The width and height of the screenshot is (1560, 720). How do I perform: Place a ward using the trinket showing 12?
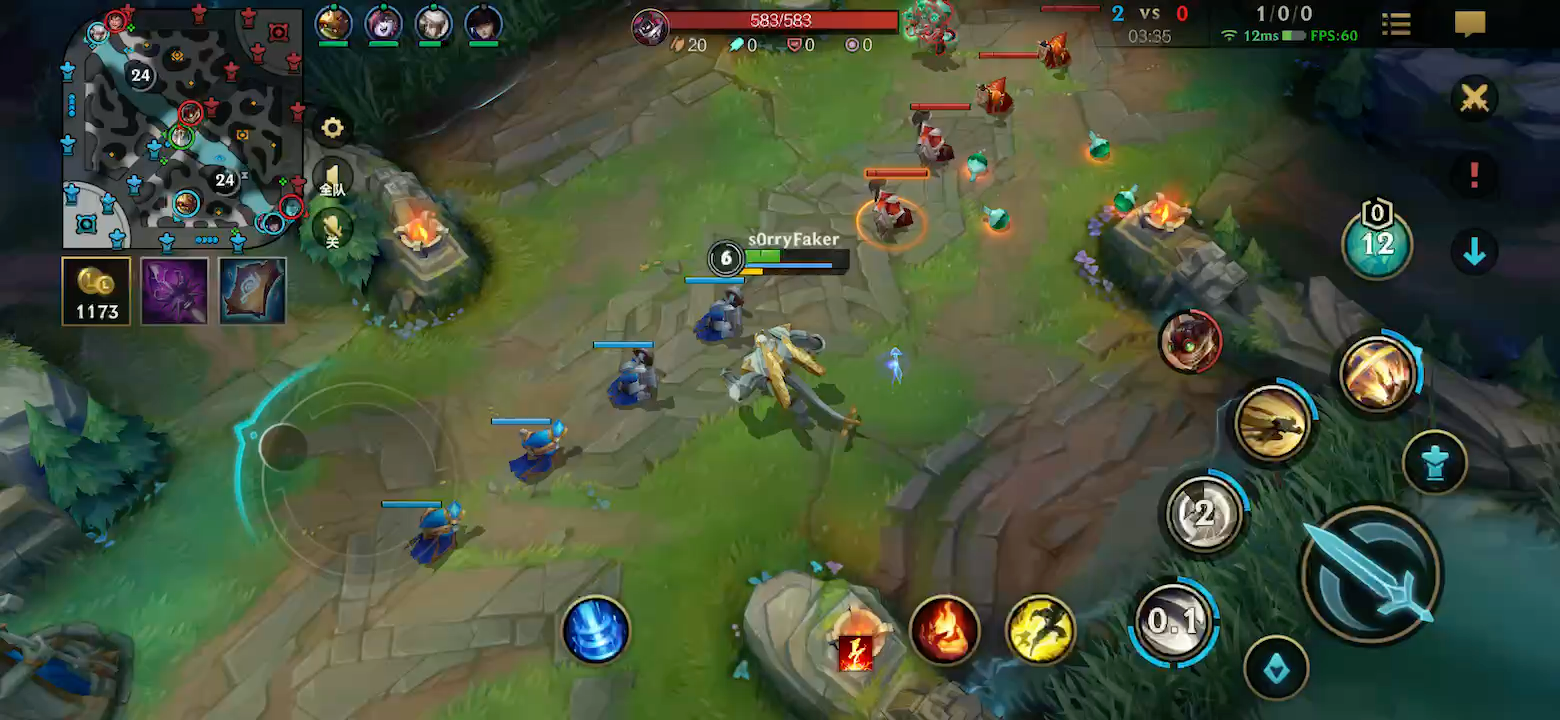pyautogui.click(x=1378, y=245)
